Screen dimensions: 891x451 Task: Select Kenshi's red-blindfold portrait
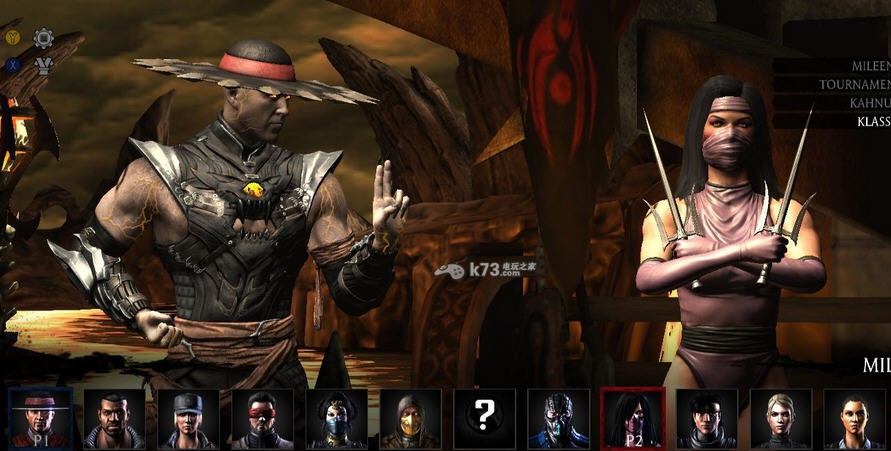[x=262, y=418]
